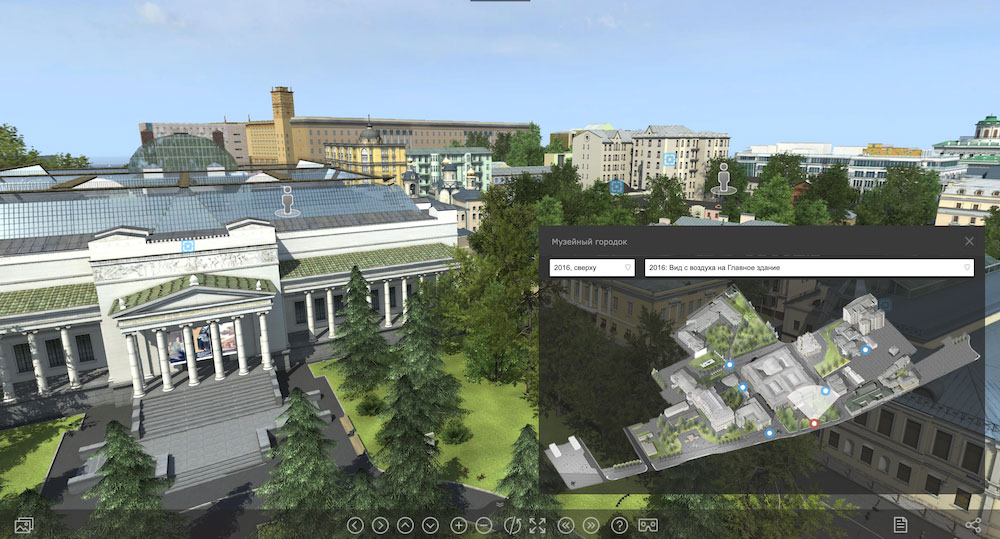
Task: Rotate the view left with the arrow button
Action: pyautogui.click(x=355, y=525)
